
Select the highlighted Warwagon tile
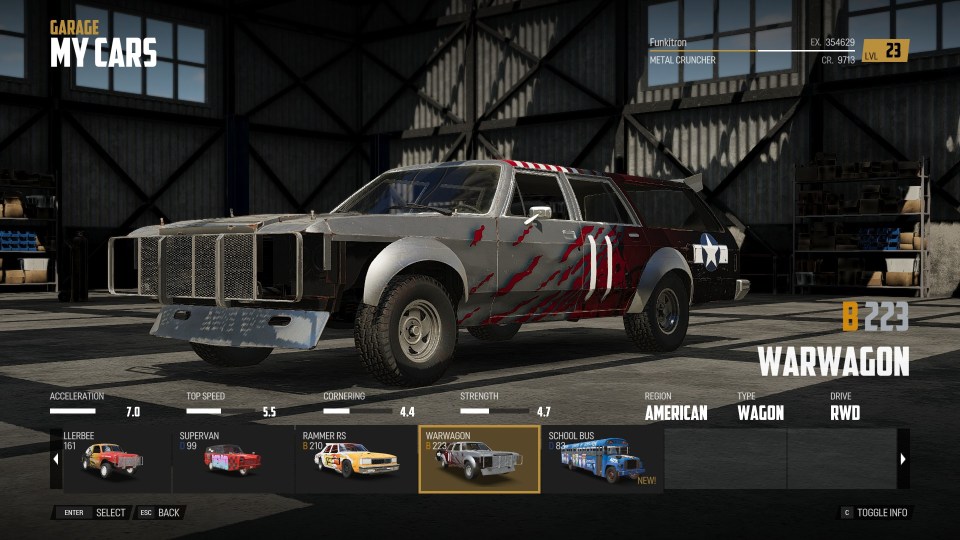479,459
